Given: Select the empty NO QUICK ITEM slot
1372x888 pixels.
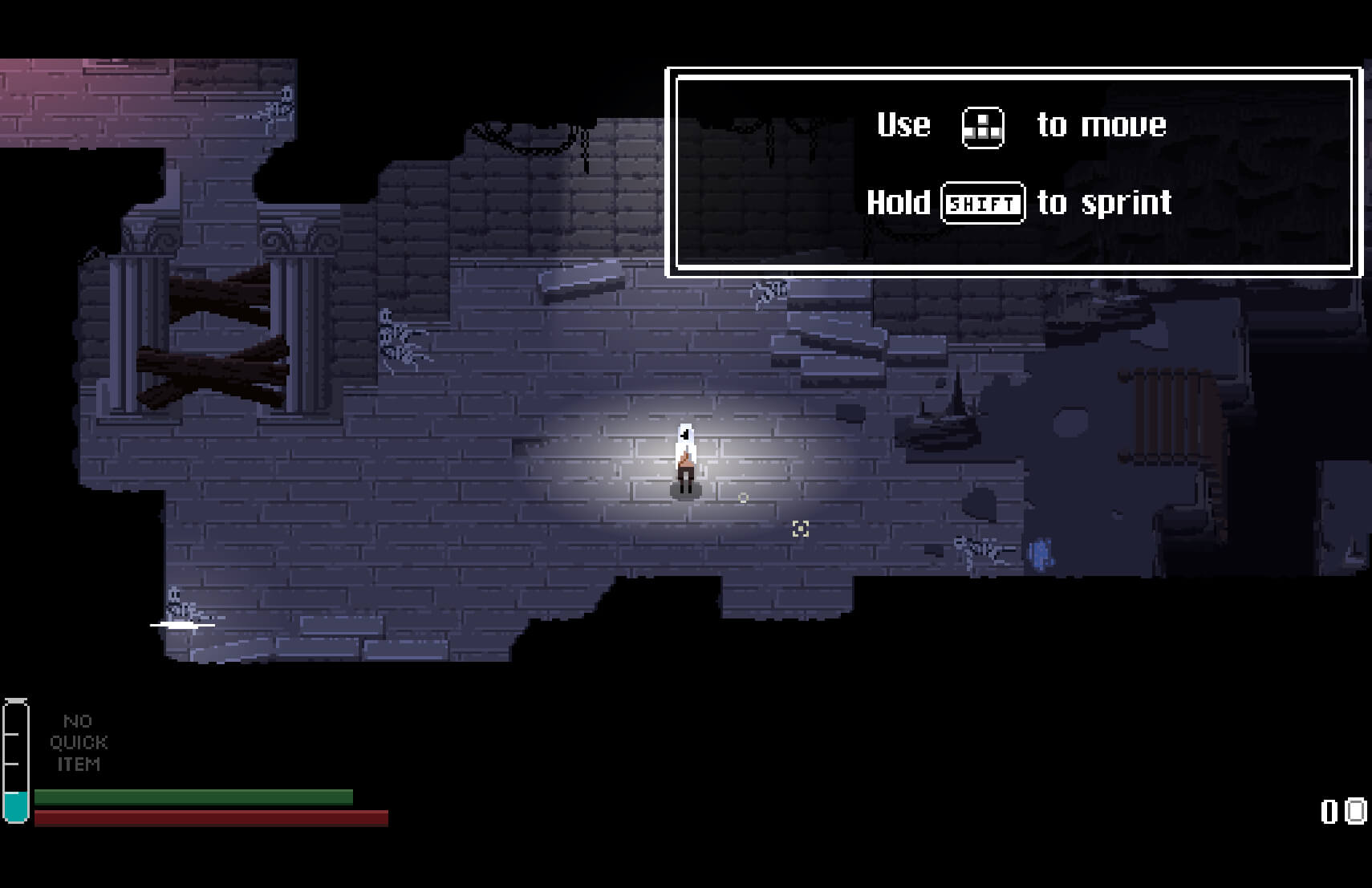Looking at the screenshot, I should [x=79, y=743].
